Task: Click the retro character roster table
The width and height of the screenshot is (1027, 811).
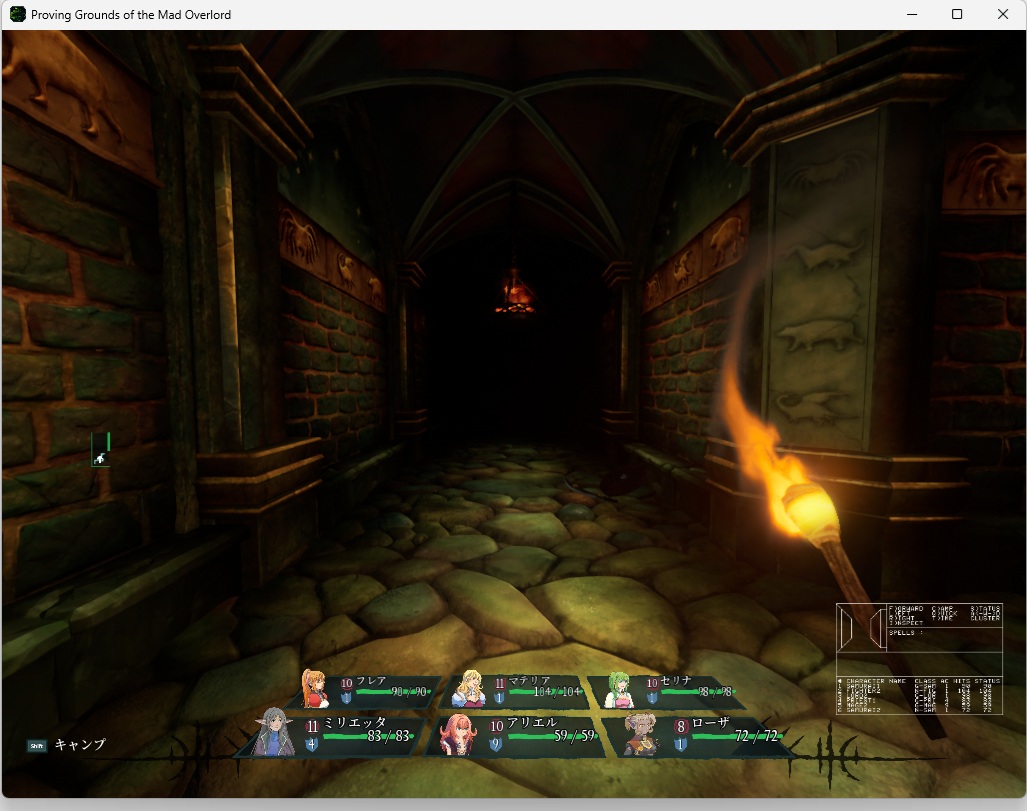Action: tap(919, 696)
